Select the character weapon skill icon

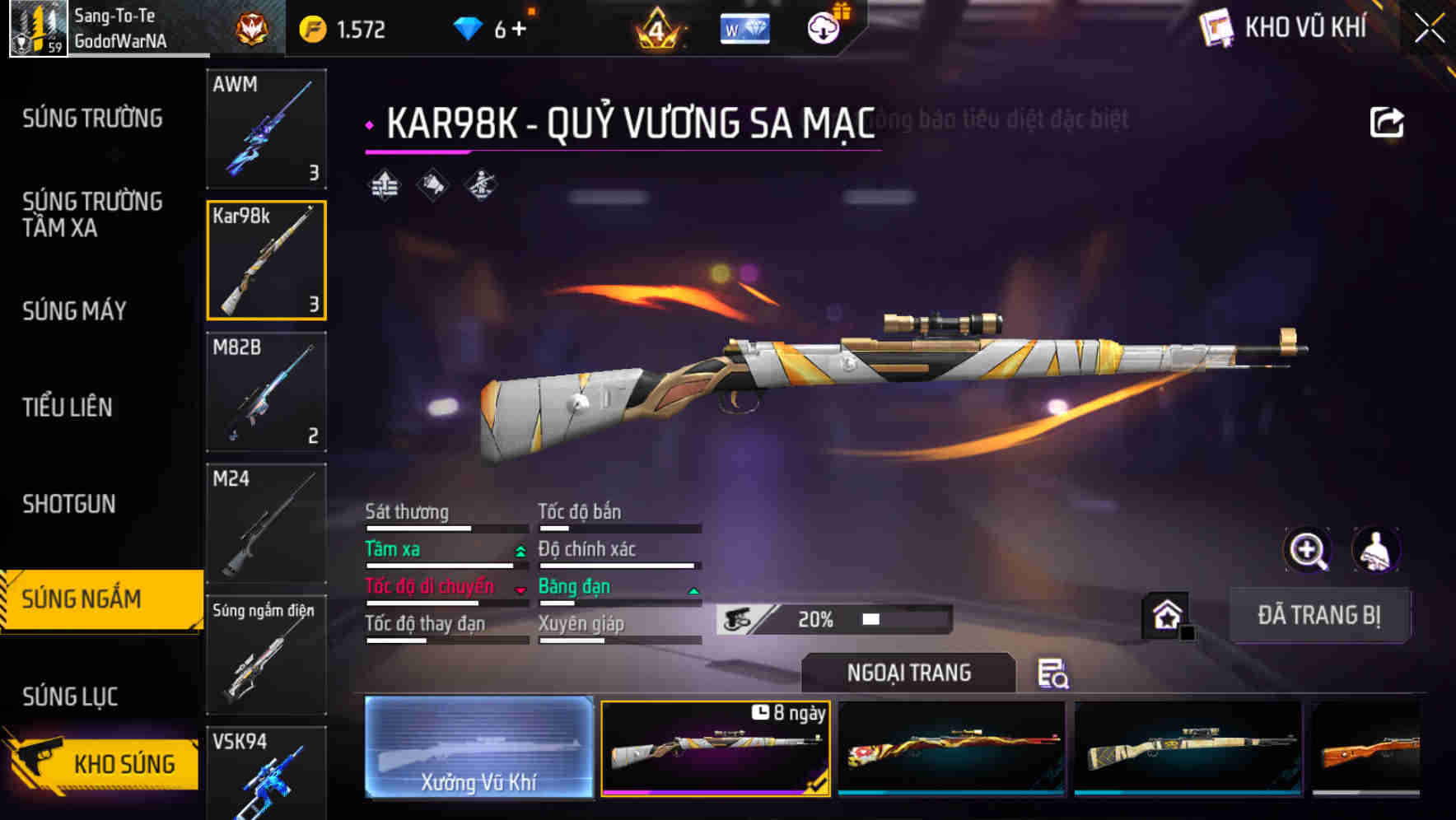[x=480, y=185]
